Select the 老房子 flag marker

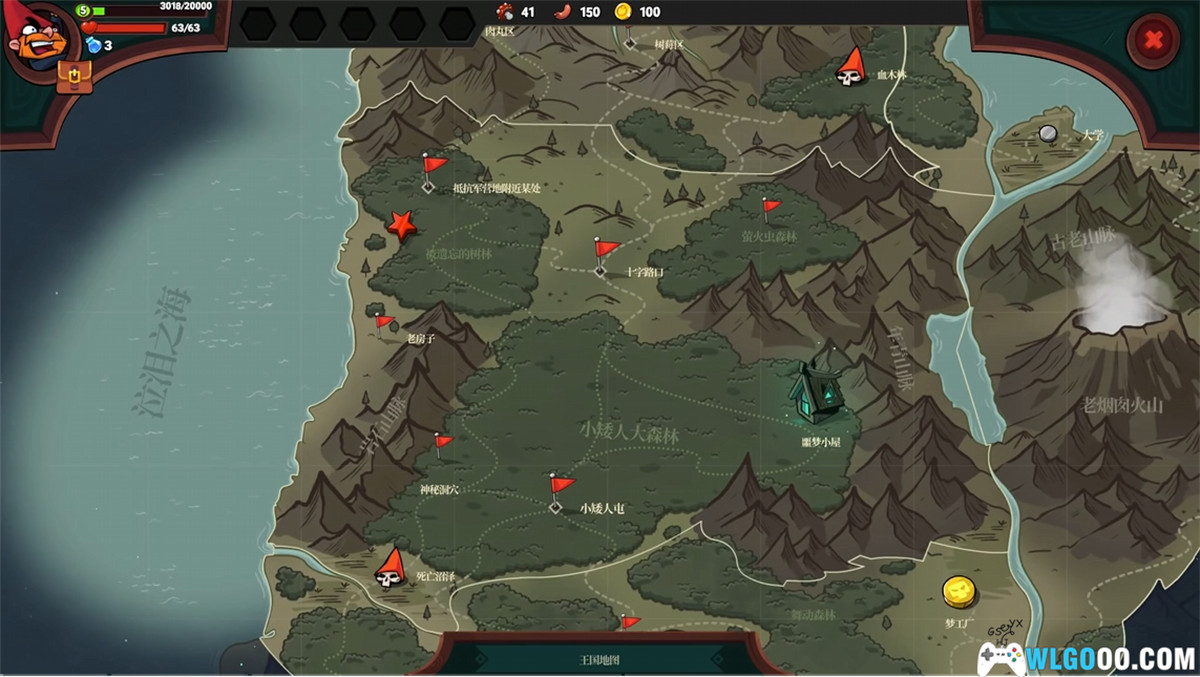pos(383,323)
